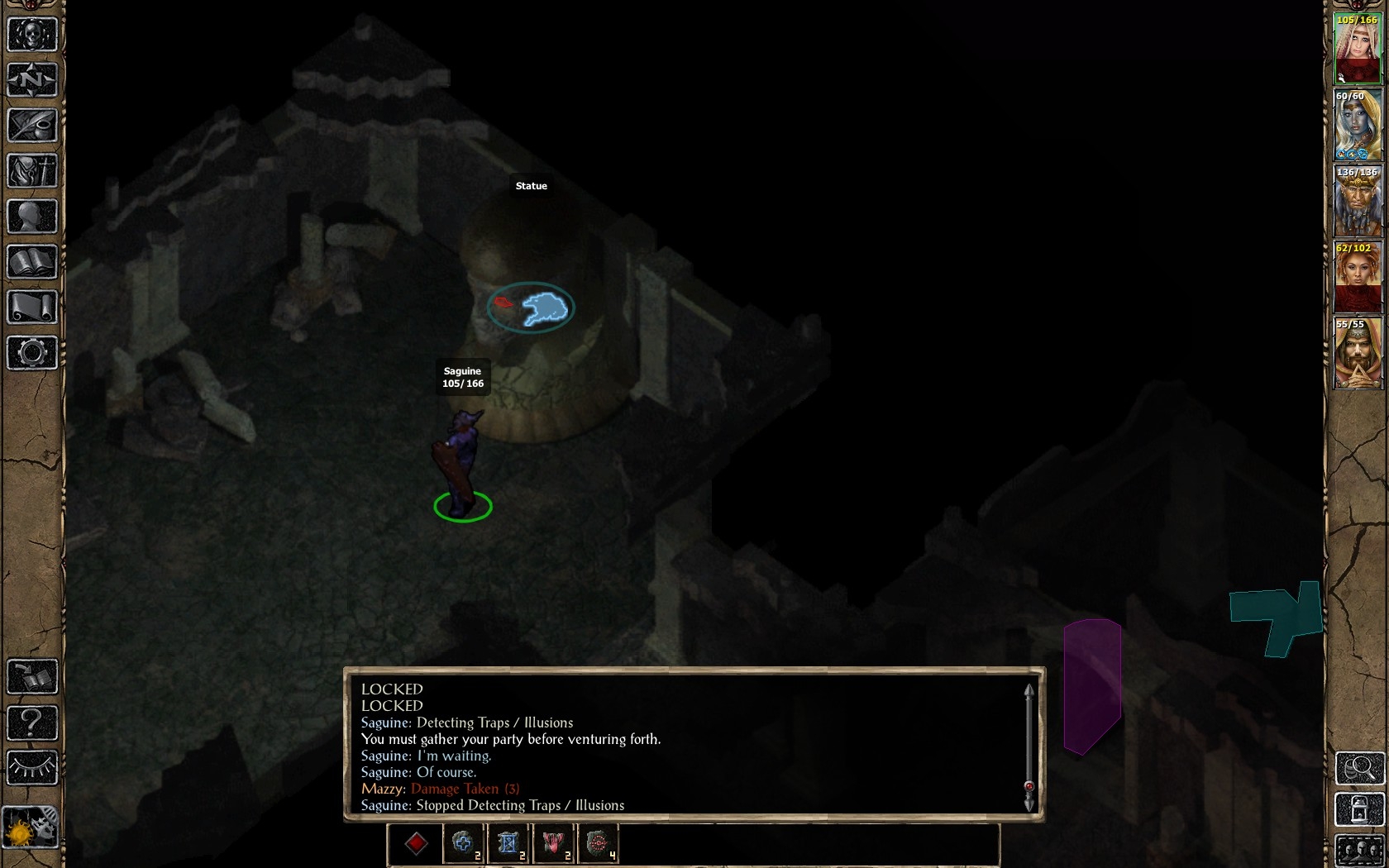Screen dimensions: 1389x868
Task: Open the mage spellbook button
Action: click(x=32, y=262)
